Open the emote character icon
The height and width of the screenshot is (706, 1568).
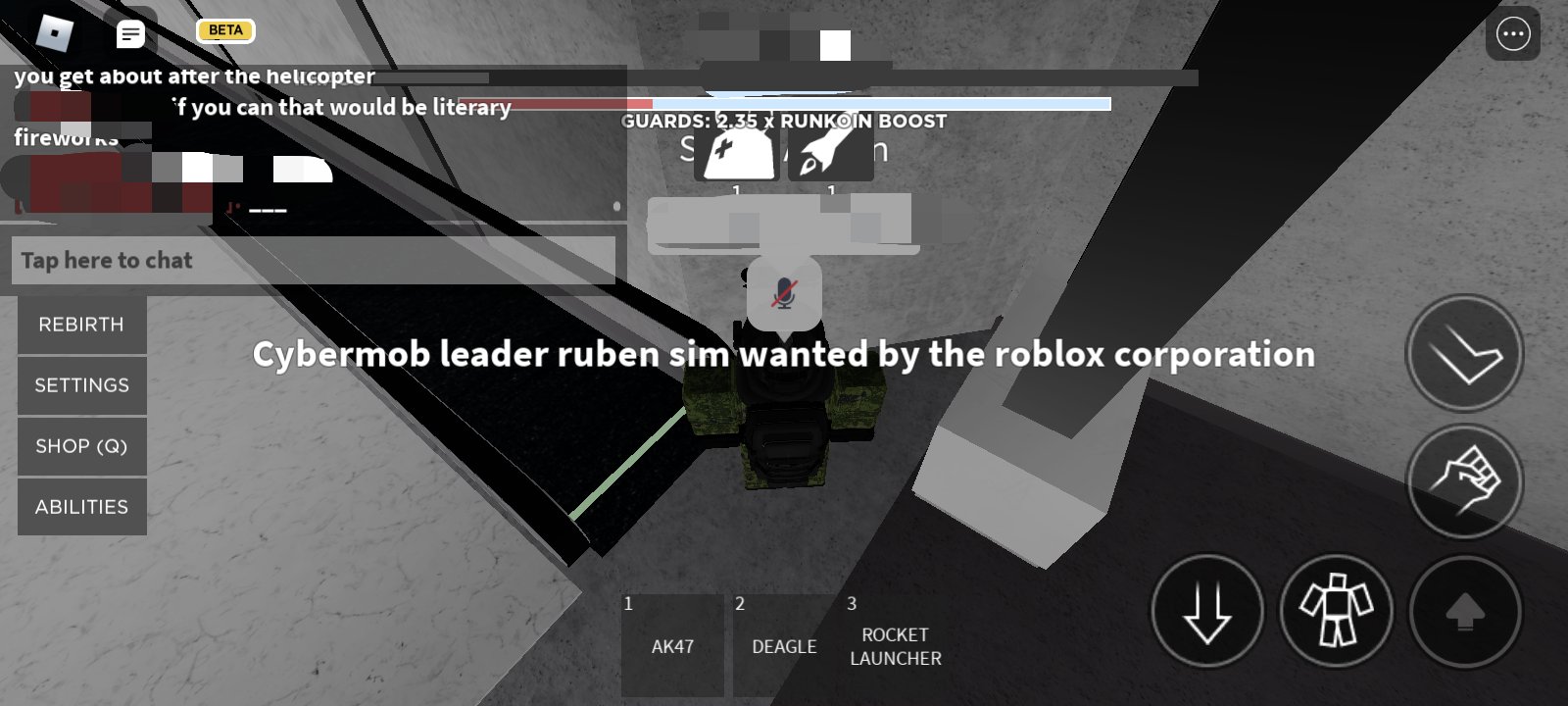[1336, 610]
